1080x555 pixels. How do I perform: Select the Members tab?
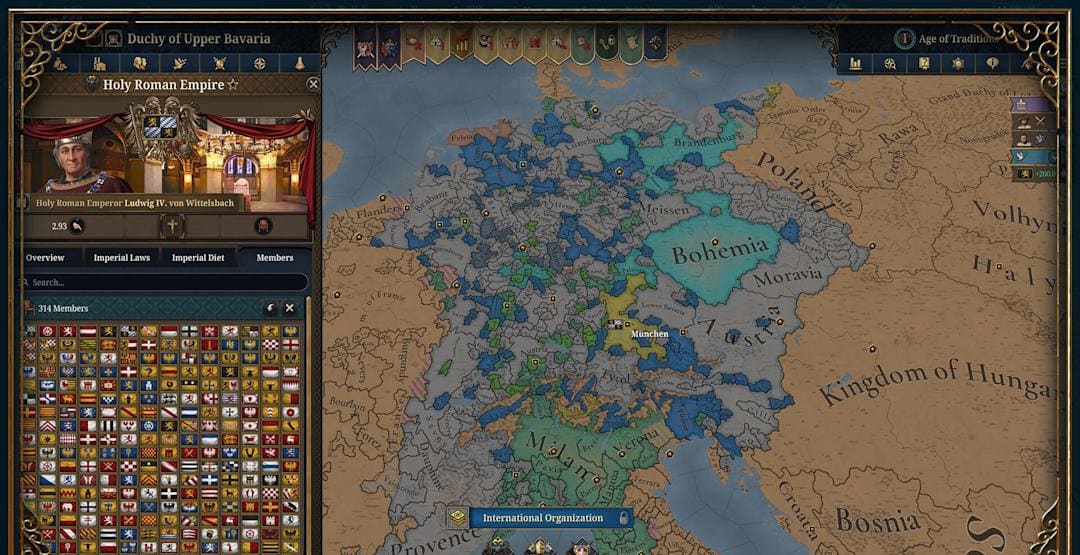275,258
